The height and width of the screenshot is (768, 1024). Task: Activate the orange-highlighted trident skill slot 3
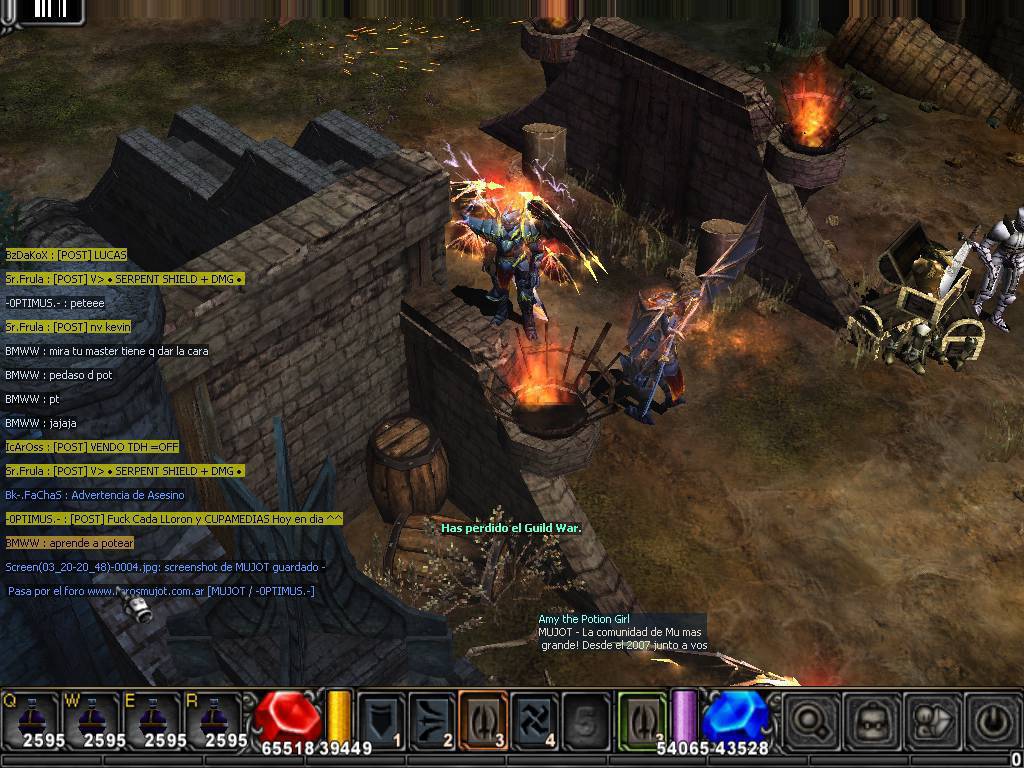[484, 718]
